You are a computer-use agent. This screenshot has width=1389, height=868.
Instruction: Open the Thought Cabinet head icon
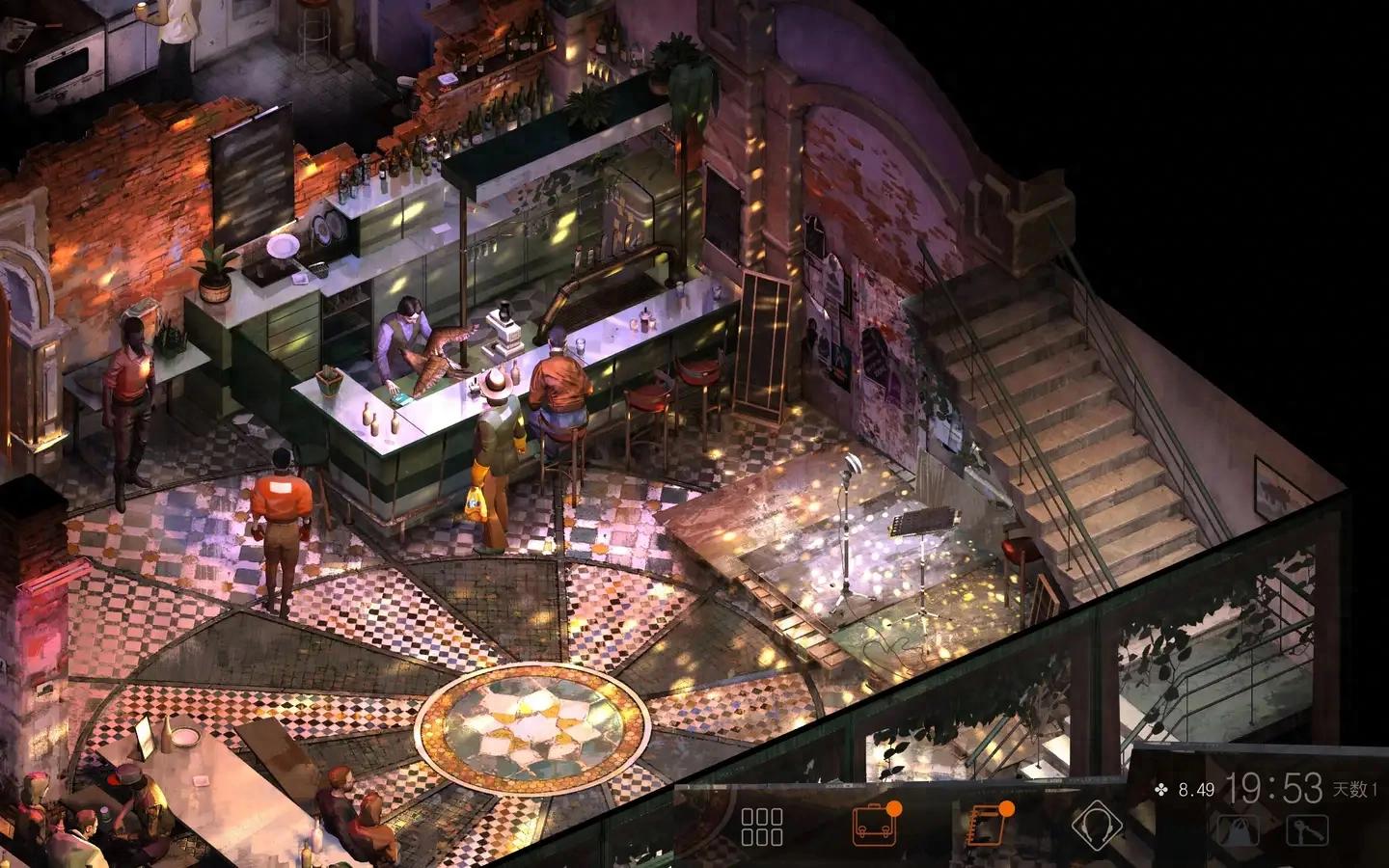pos(1099,827)
